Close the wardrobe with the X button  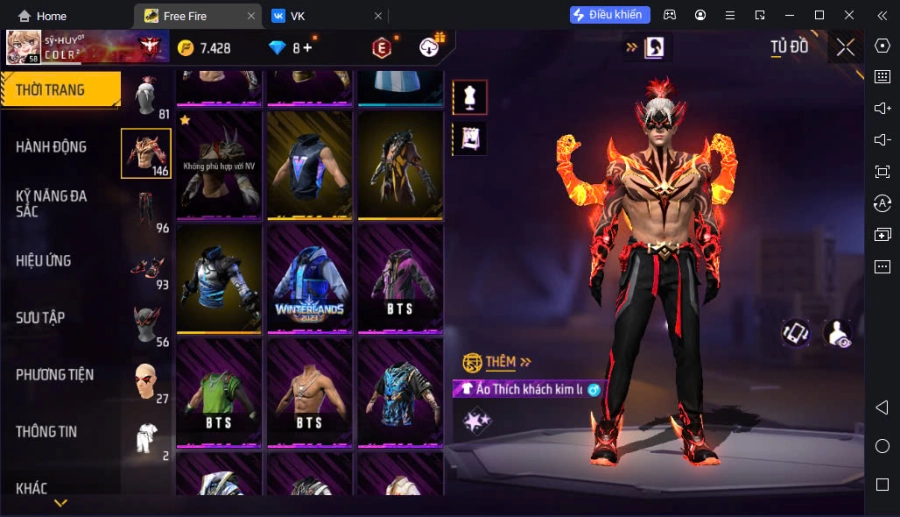(846, 47)
